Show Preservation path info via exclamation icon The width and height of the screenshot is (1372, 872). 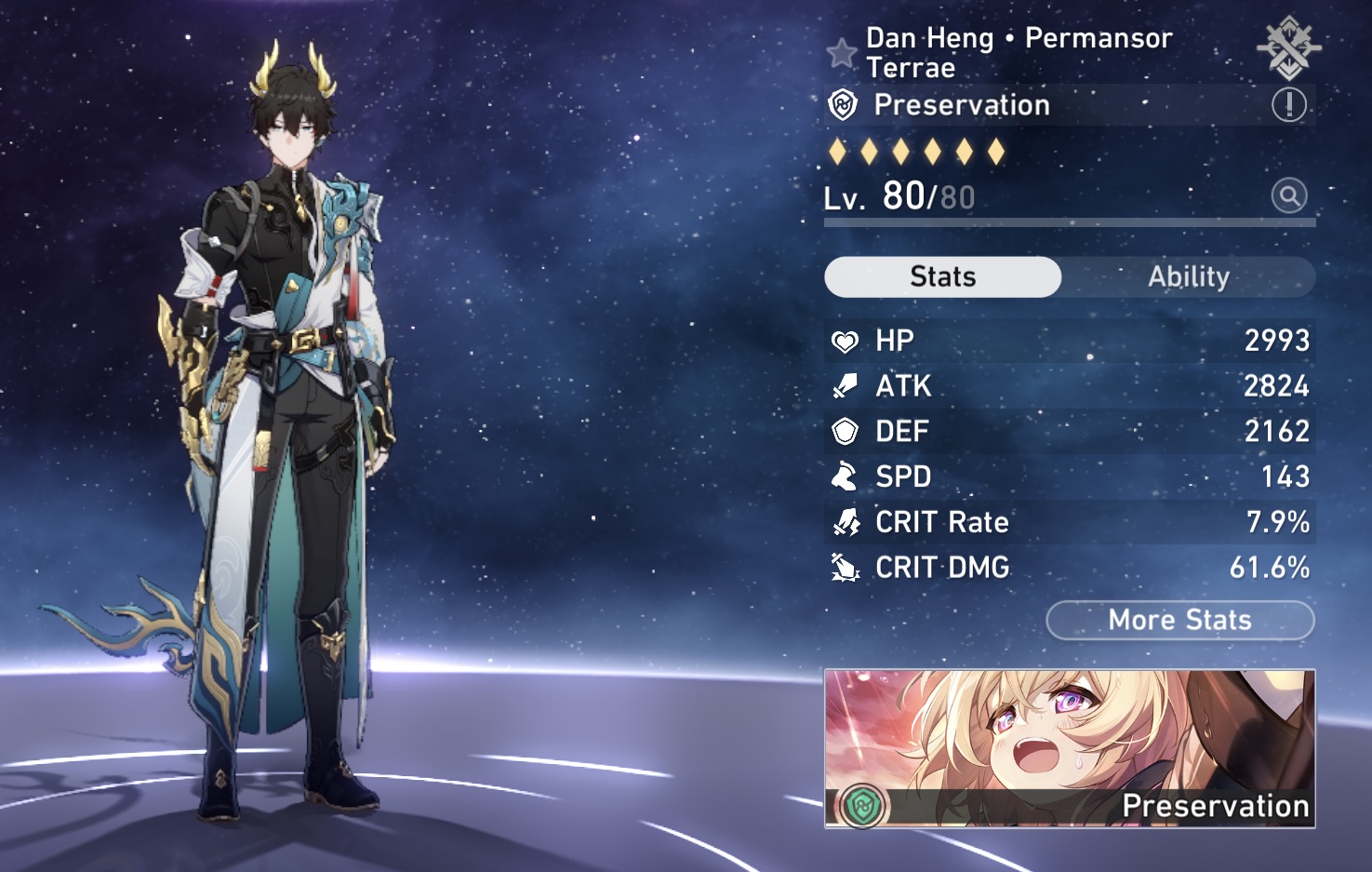tap(1288, 105)
